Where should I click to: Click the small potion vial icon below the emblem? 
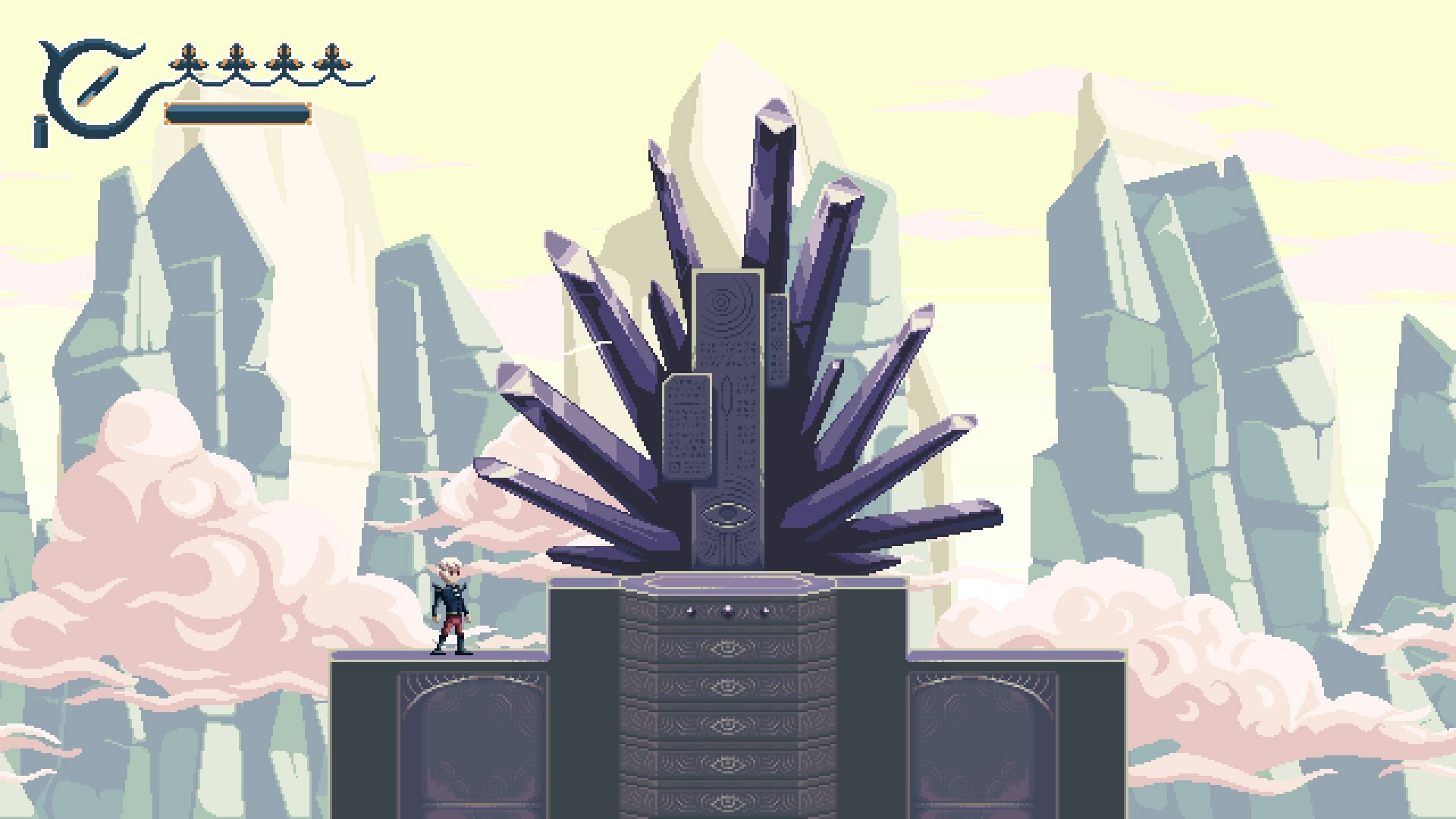pos(39,129)
